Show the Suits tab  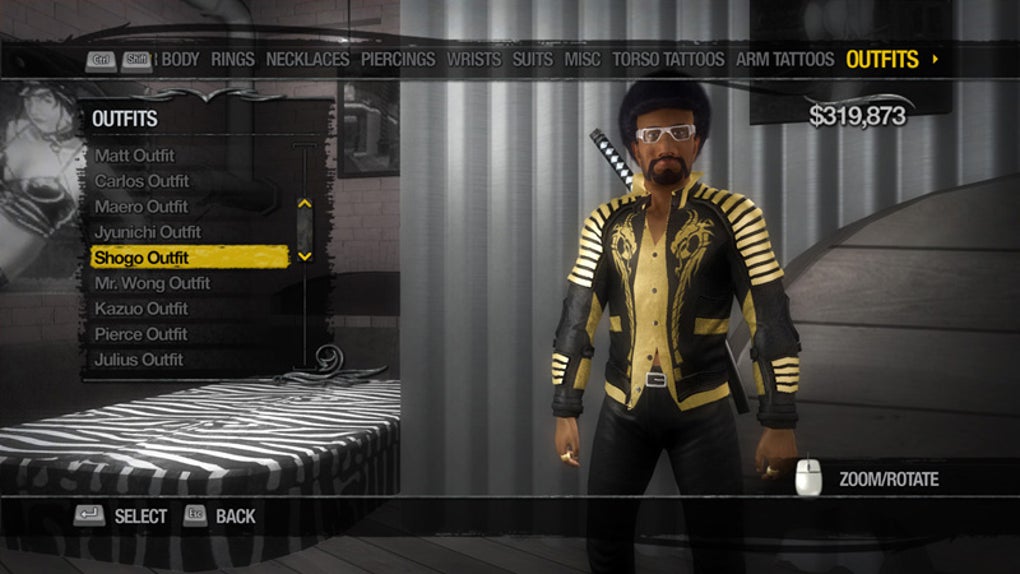pyautogui.click(x=532, y=59)
